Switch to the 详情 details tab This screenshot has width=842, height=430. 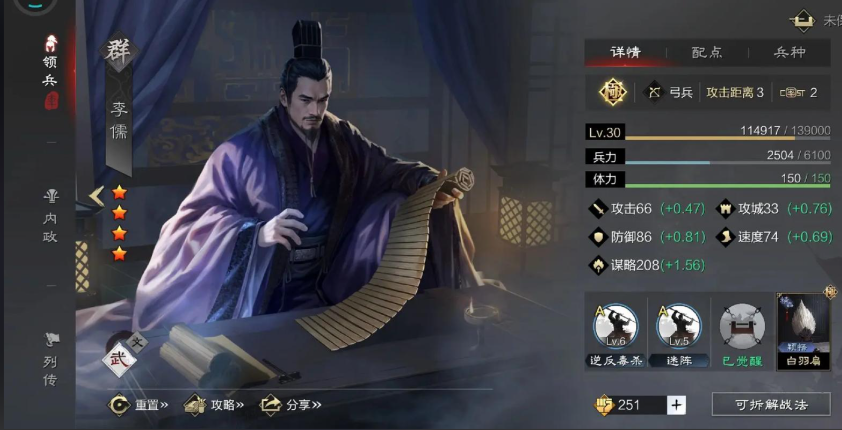pos(625,53)
